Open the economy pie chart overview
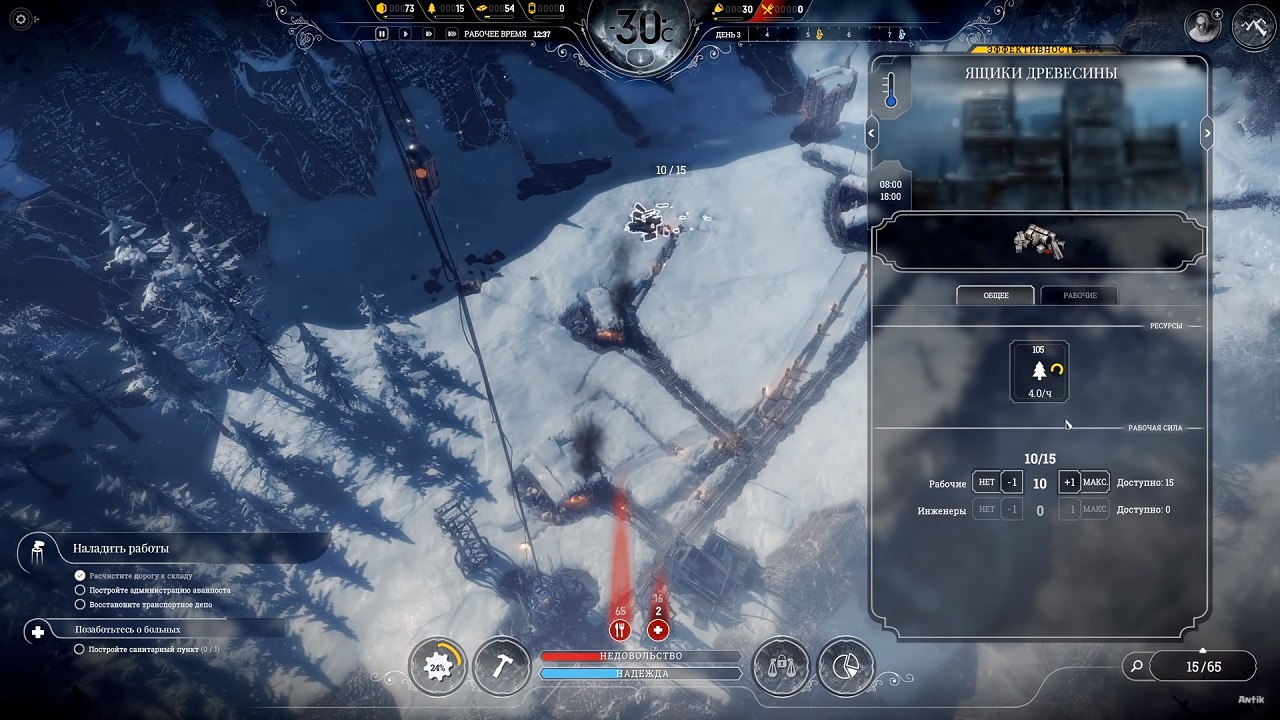This screenshot has width=1280, height=720. tap(846, 666)
